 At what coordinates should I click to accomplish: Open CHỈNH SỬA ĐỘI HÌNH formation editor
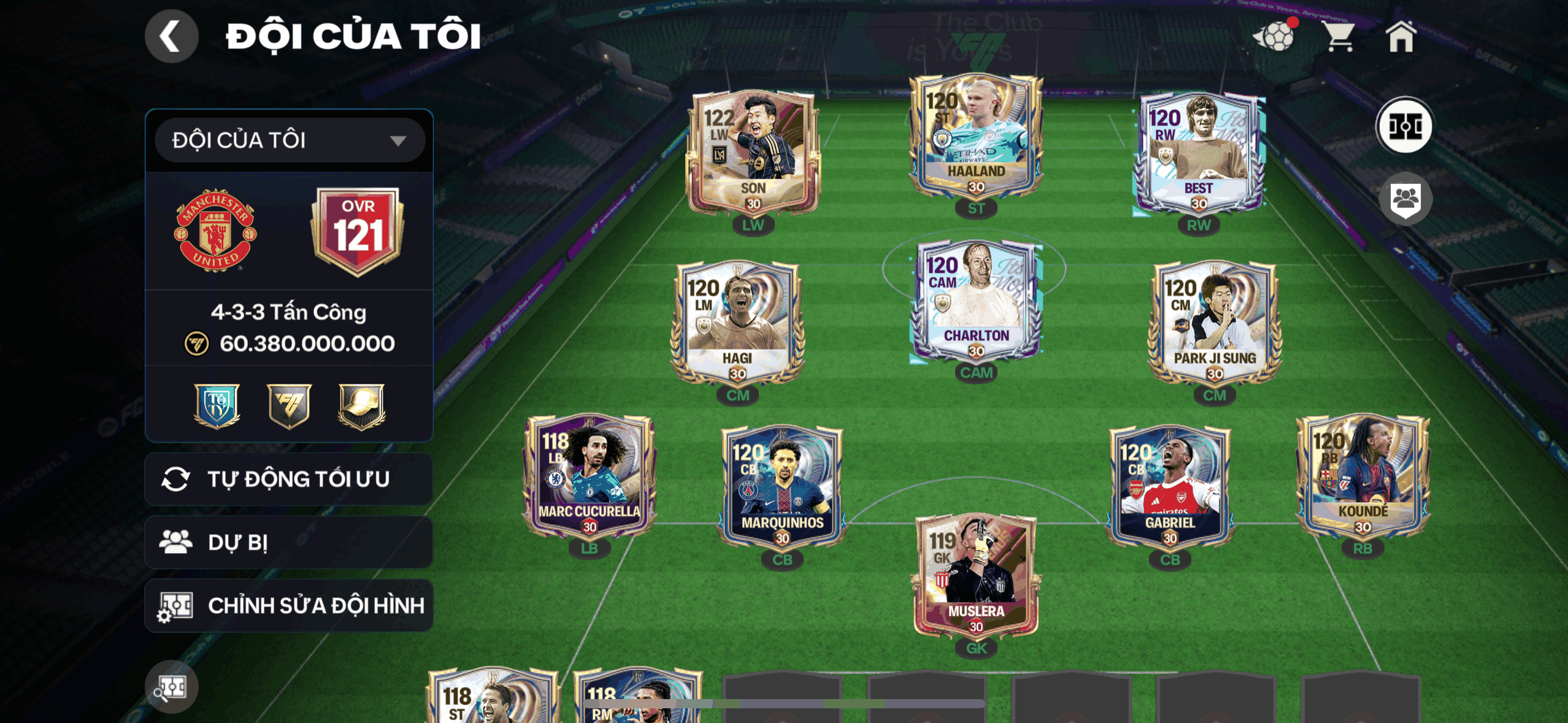tap(289, 606)
